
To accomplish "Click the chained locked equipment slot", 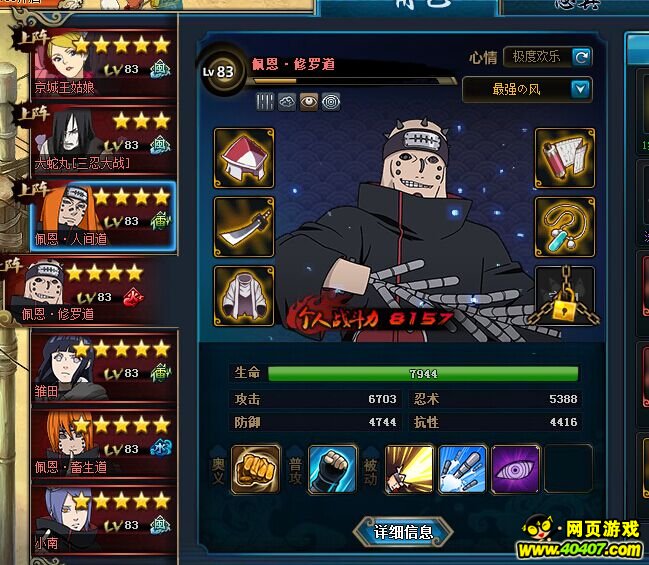I will (x=565, y=296).
